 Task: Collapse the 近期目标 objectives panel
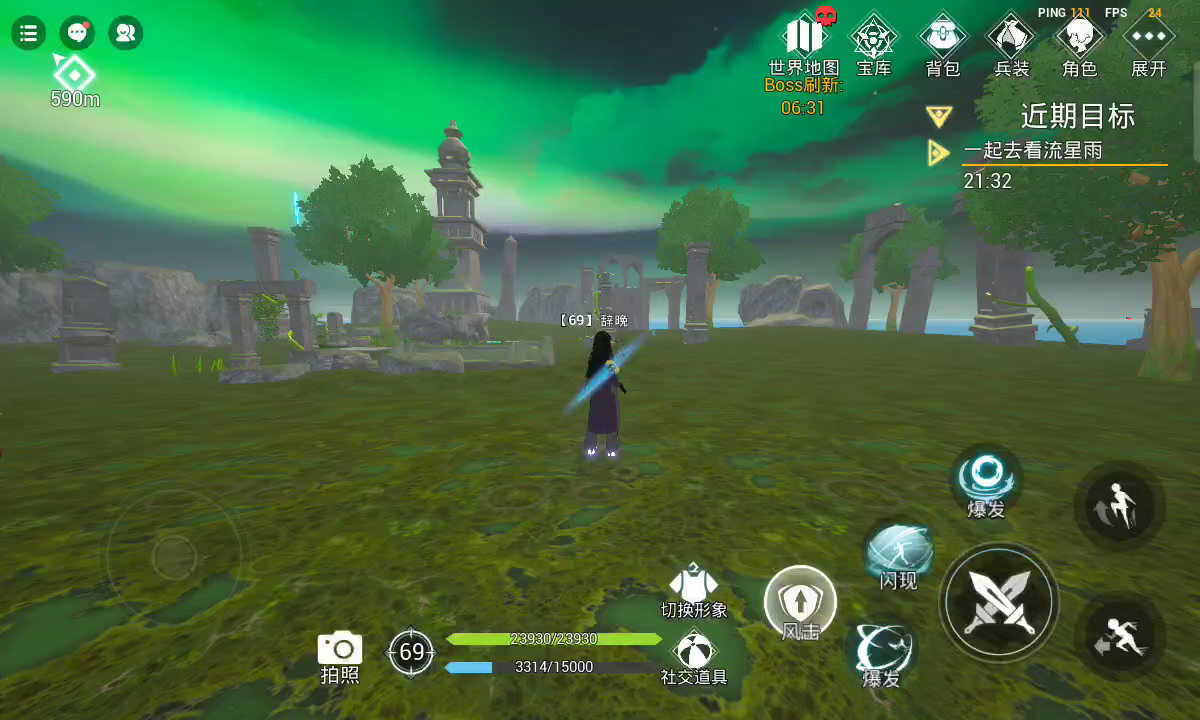pos(938,117)
